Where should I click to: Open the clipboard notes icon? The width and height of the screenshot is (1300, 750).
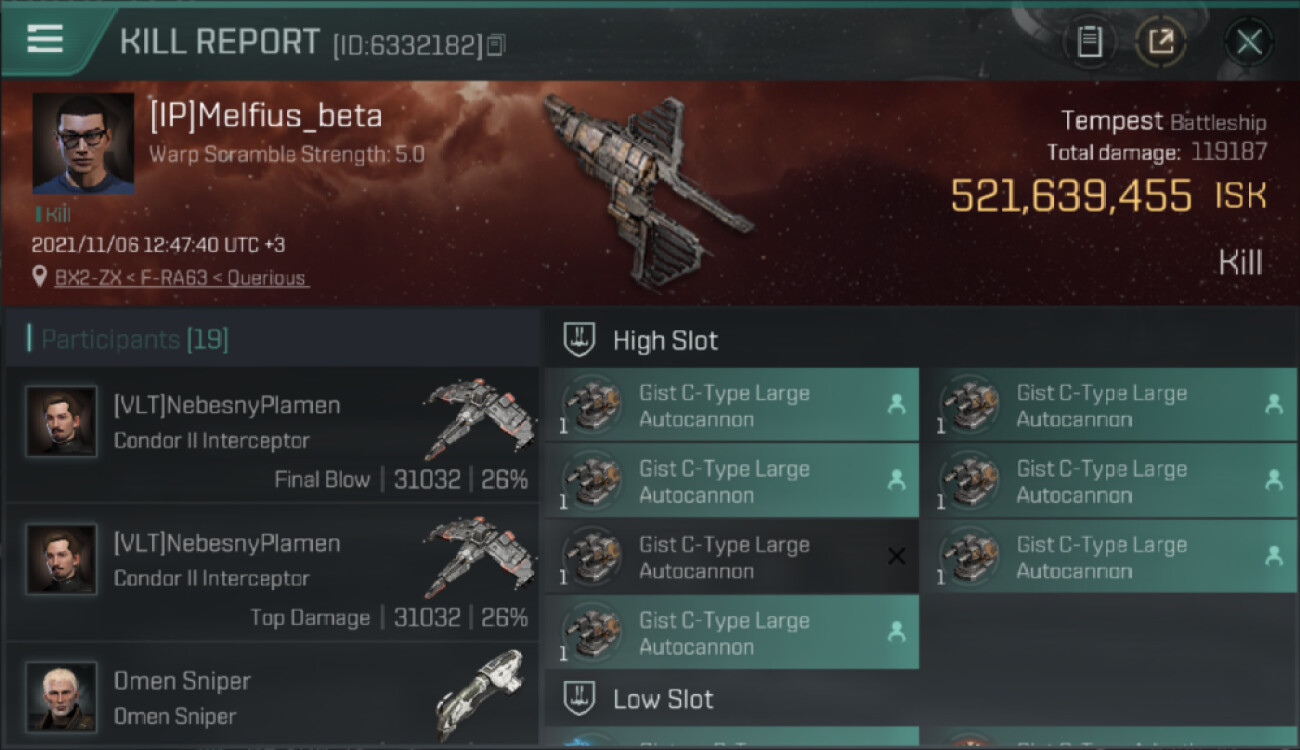coord(1089,42)
